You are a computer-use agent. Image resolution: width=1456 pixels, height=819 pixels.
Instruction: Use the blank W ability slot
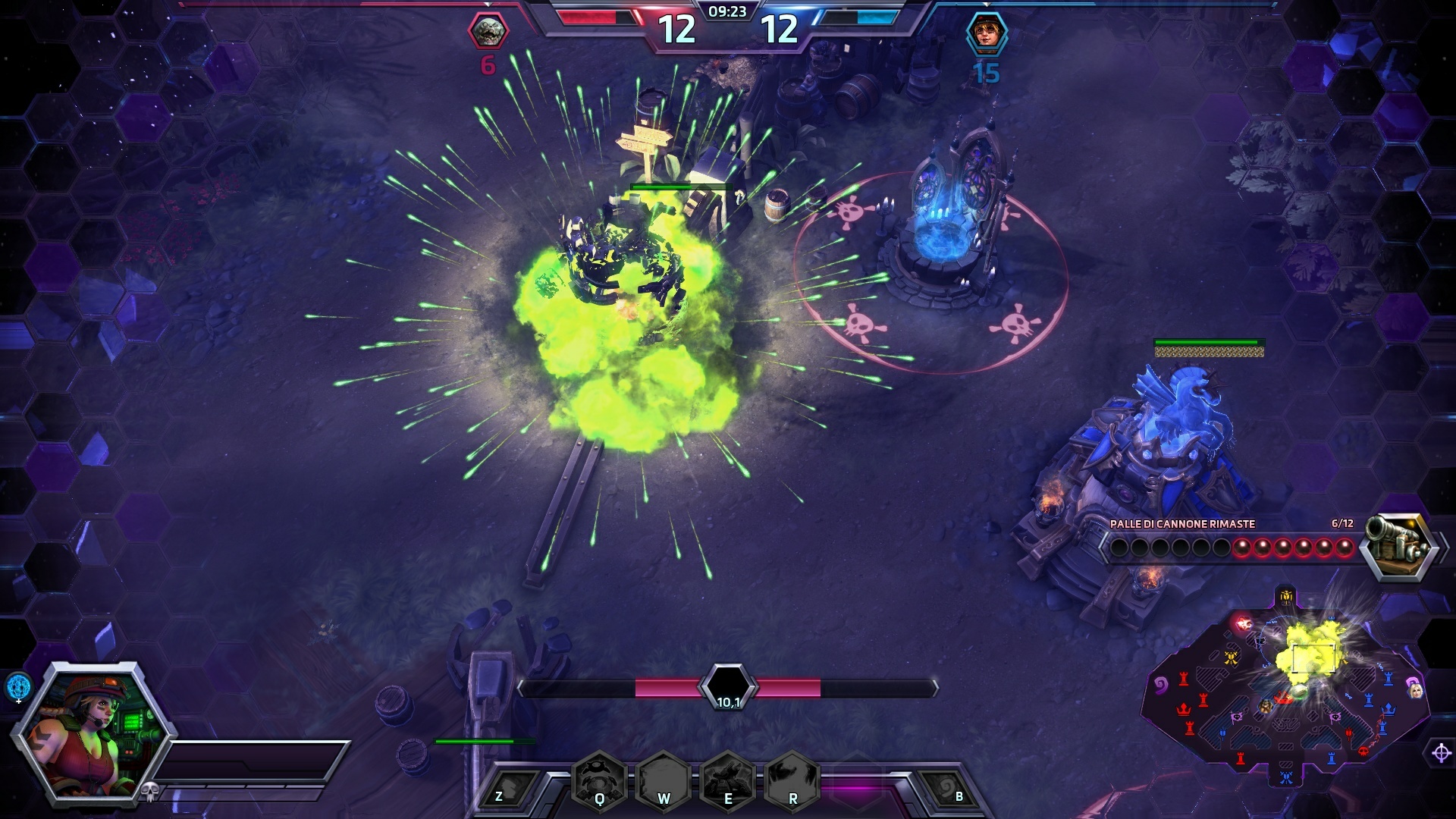click(664, 780)
